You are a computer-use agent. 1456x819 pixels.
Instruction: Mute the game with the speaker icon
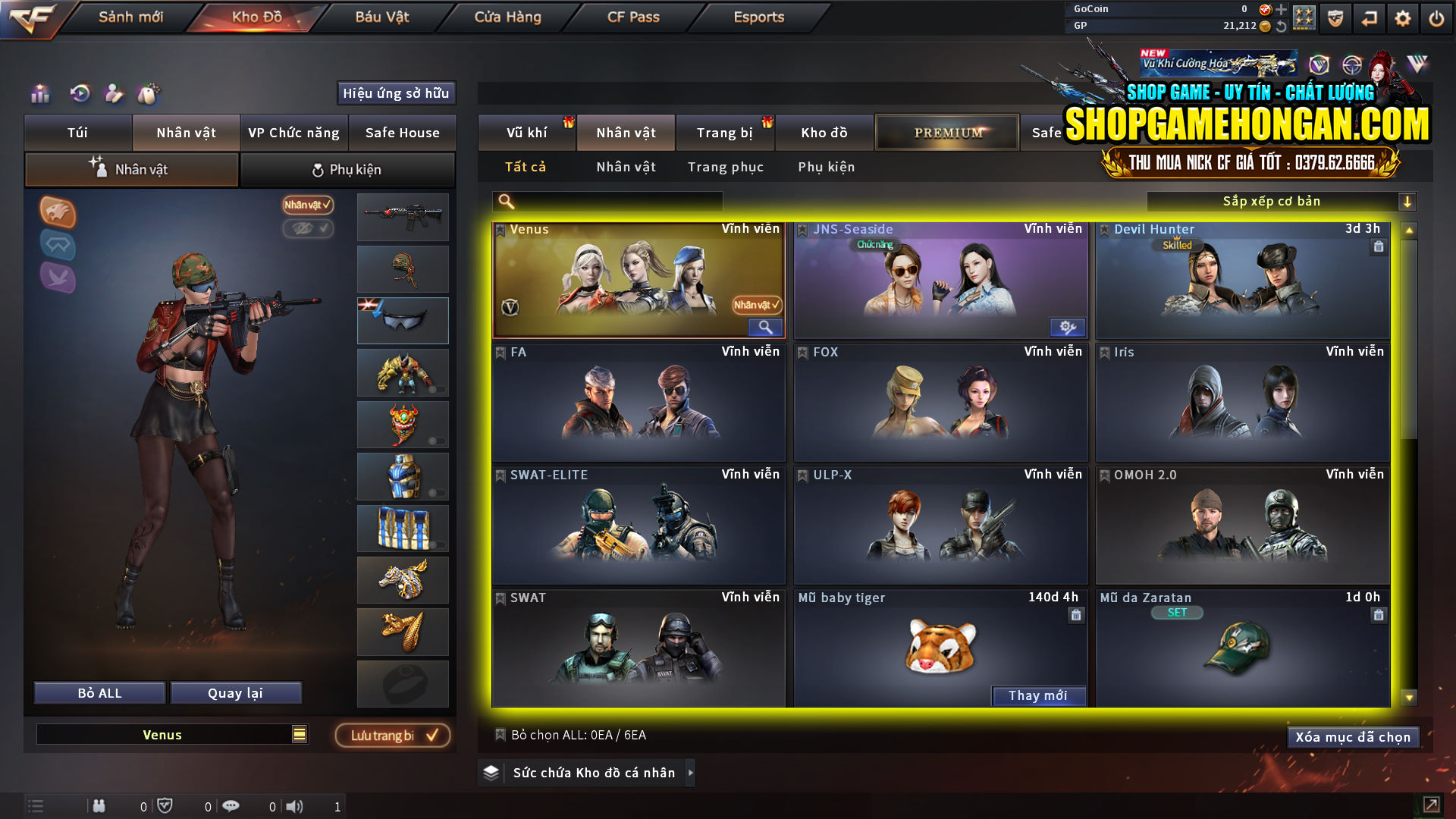pyautogui.click(x=296, y=806)
